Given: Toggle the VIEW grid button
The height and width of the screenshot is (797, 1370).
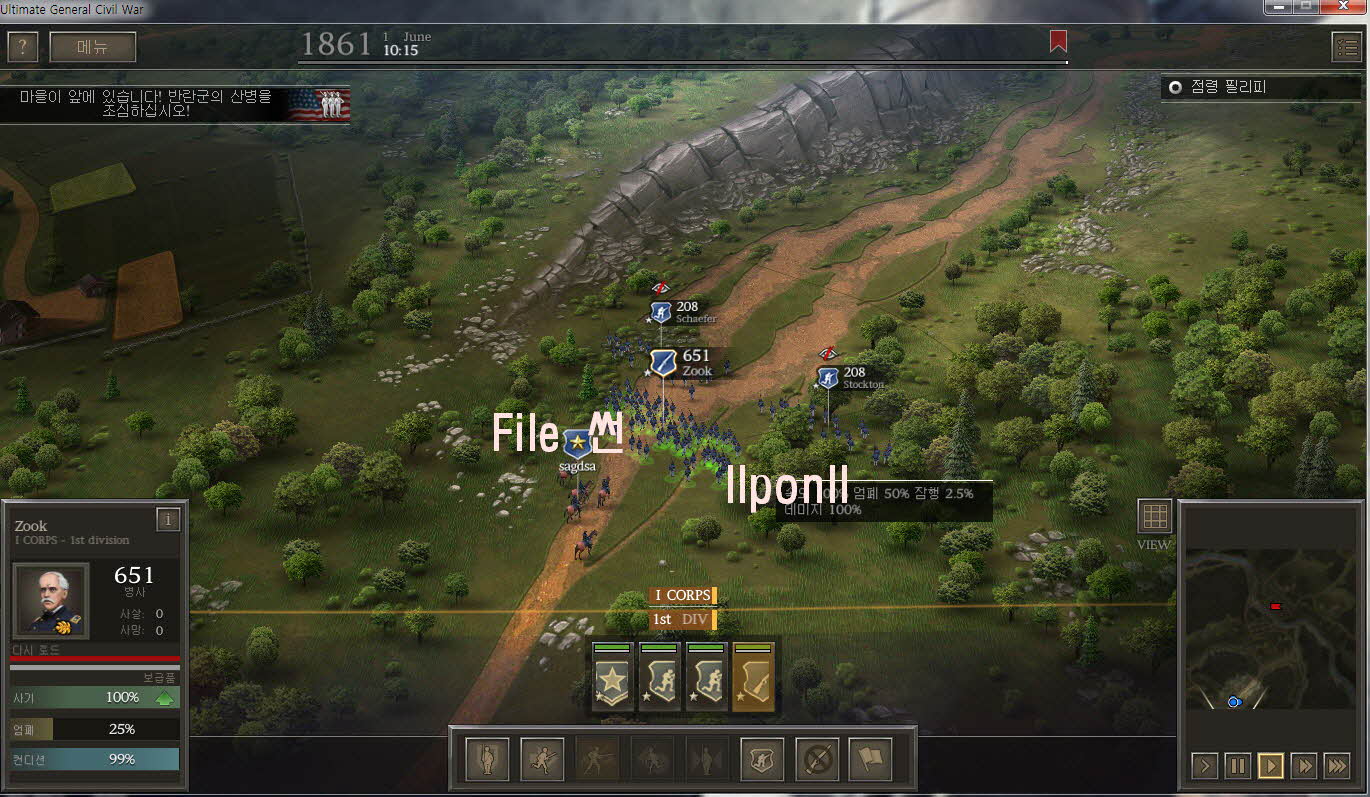Looking at the screenshot, I should pyautogui.click(x=1154, y=517).
